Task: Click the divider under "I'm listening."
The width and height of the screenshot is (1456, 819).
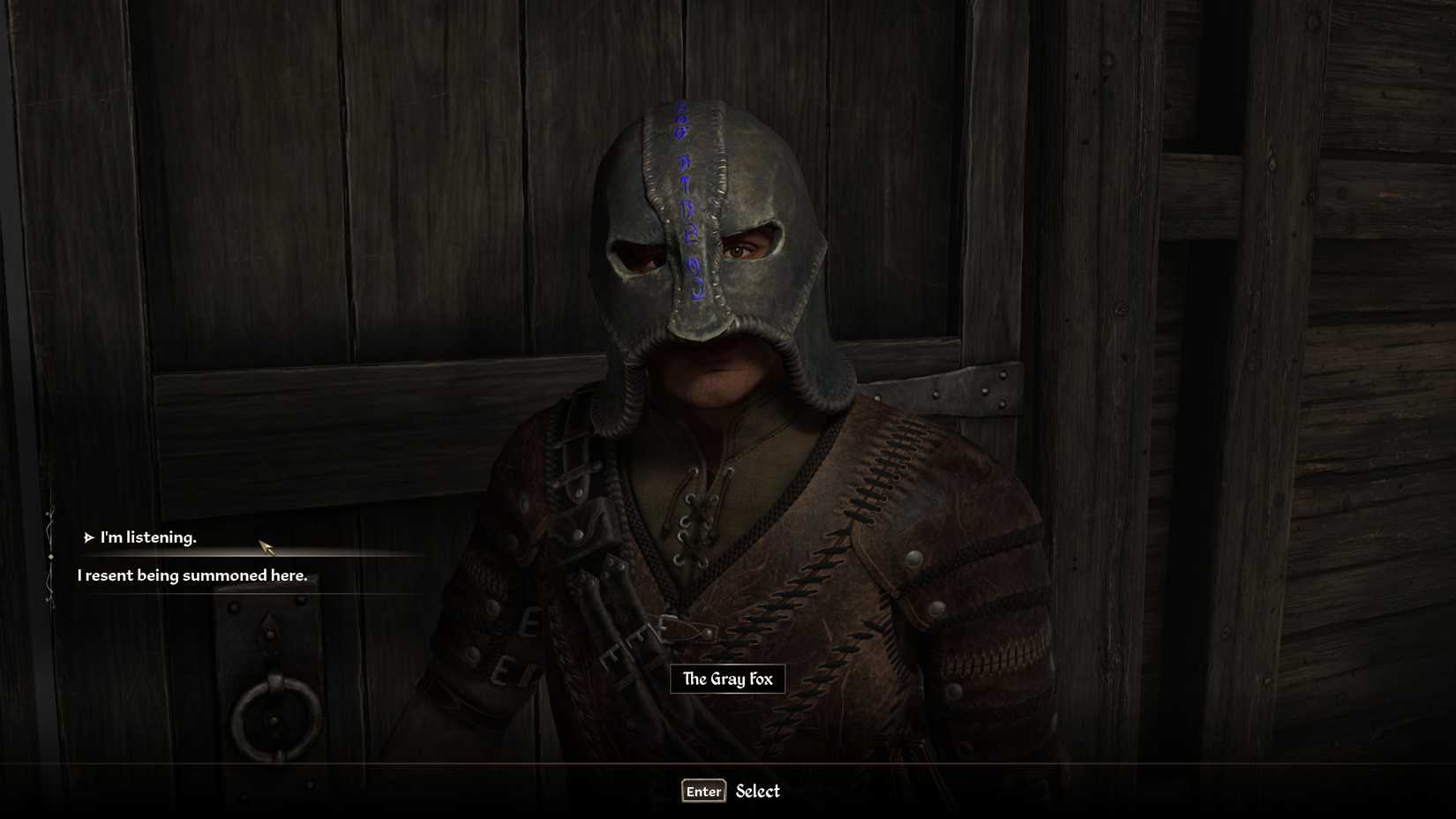Action: coord(247,551)
